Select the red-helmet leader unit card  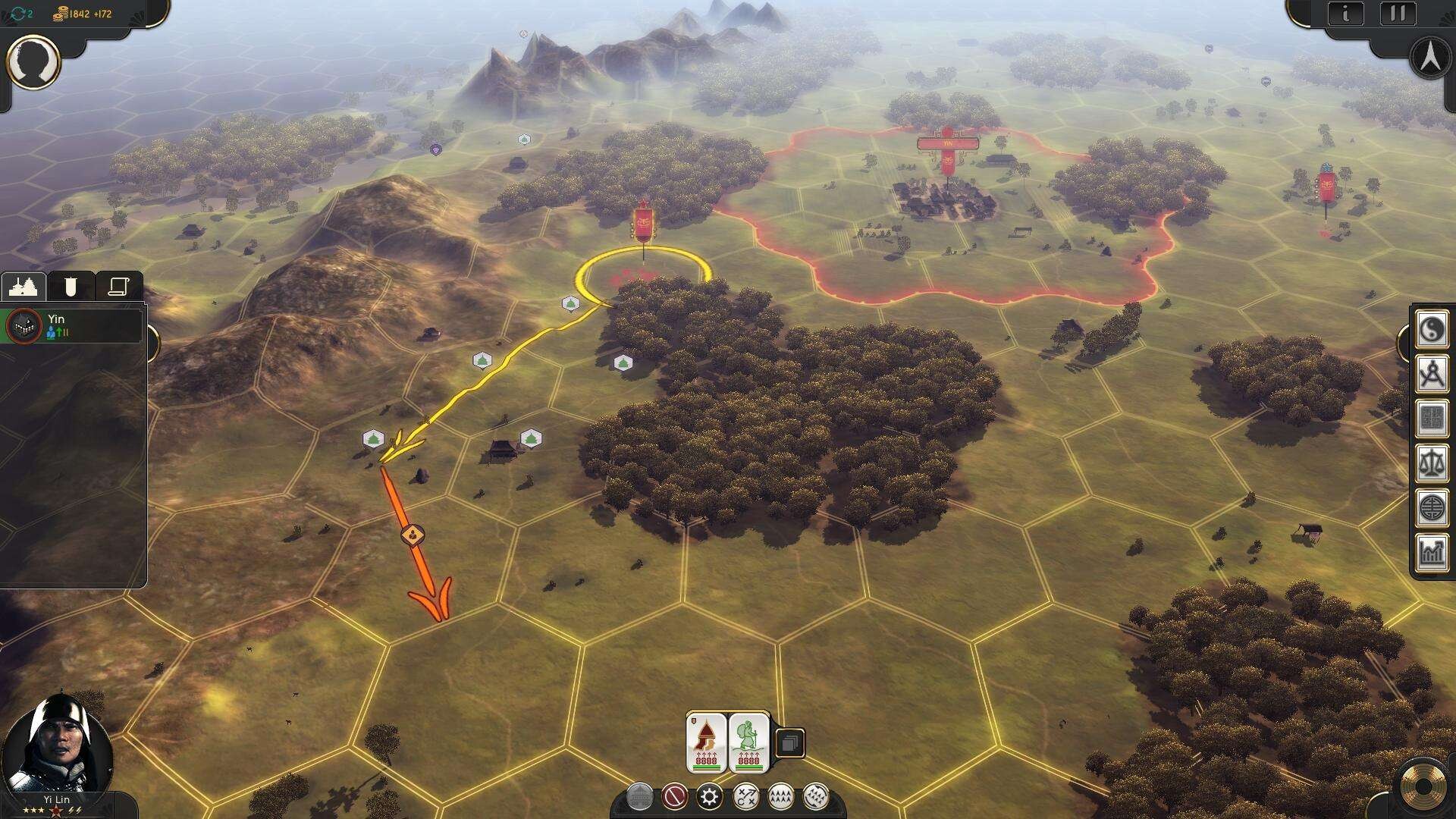pyautogui.click(x=706, y=743)
